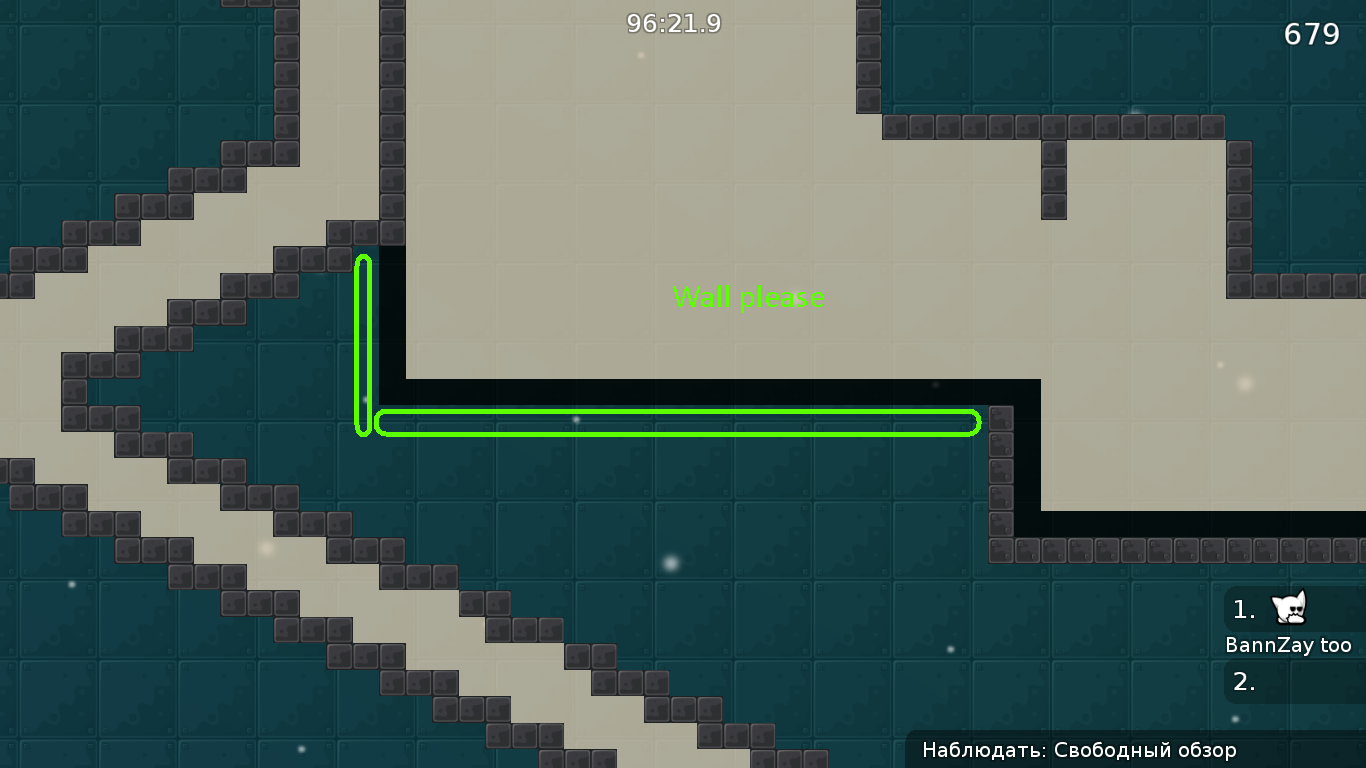This screenshot has width=1366, height=768.
Task: Select the first place rank badge
Action: [x=1242, y=610]
